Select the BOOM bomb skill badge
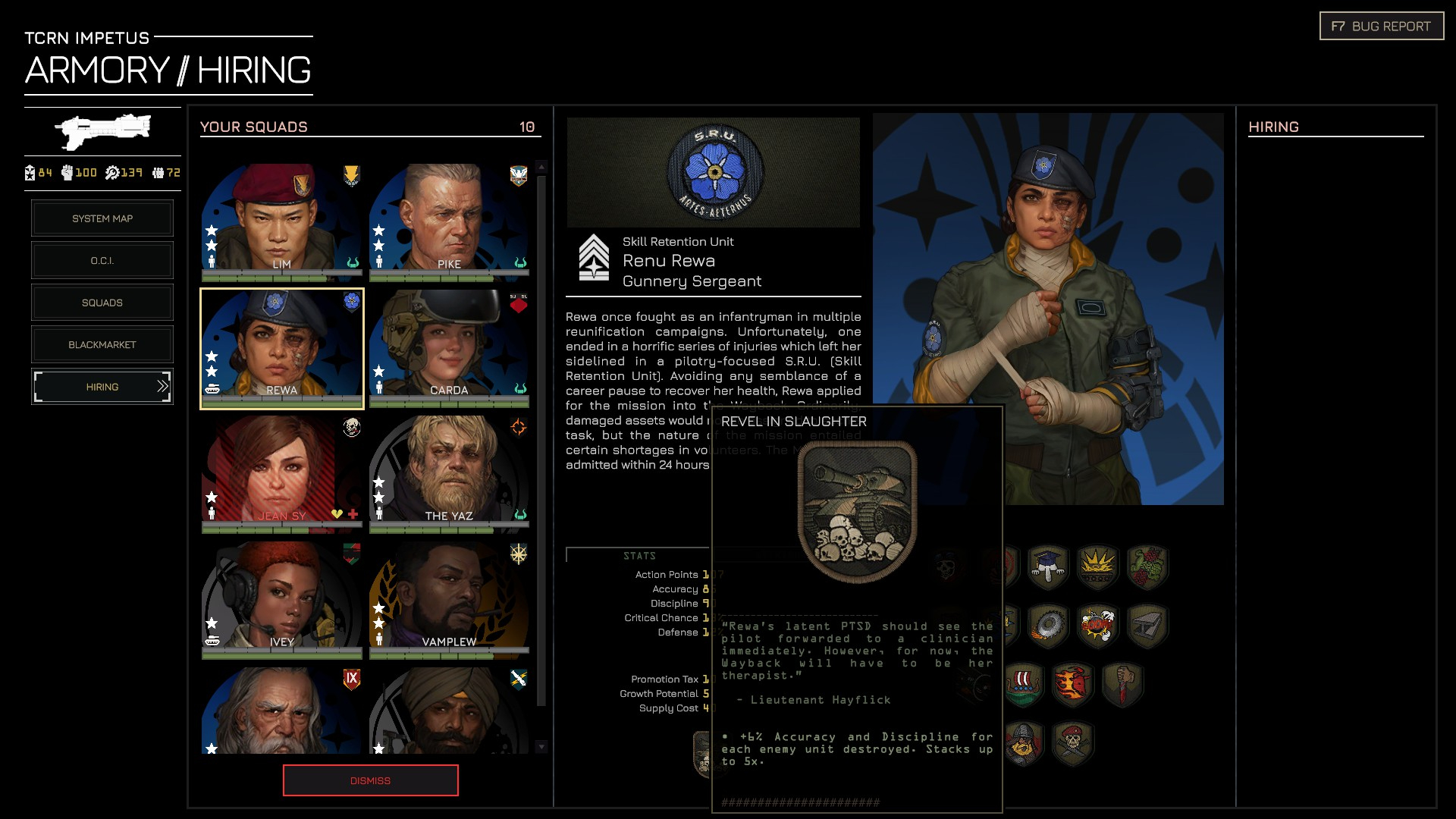Screen dimensions: 1456x819 click(x=1097, y=626)
